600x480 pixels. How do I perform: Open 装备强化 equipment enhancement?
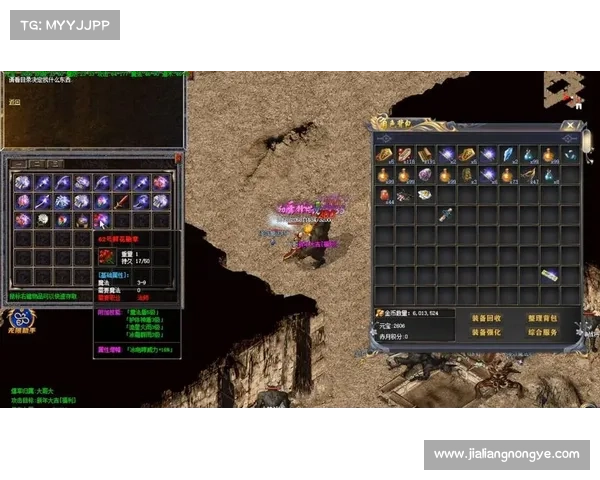[x=485, y=332]
